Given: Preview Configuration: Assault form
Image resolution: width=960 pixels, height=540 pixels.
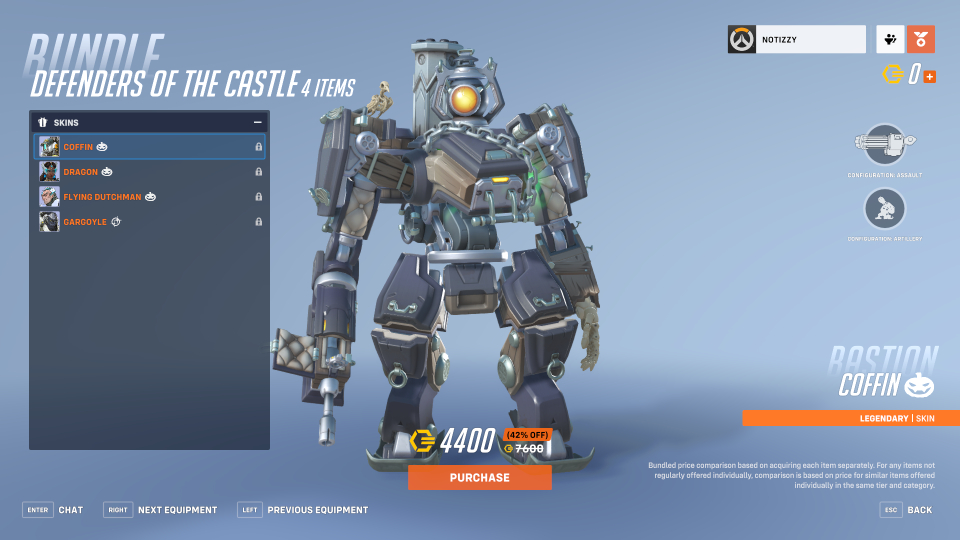Looking at the screenshot, I should click(884, 146).
